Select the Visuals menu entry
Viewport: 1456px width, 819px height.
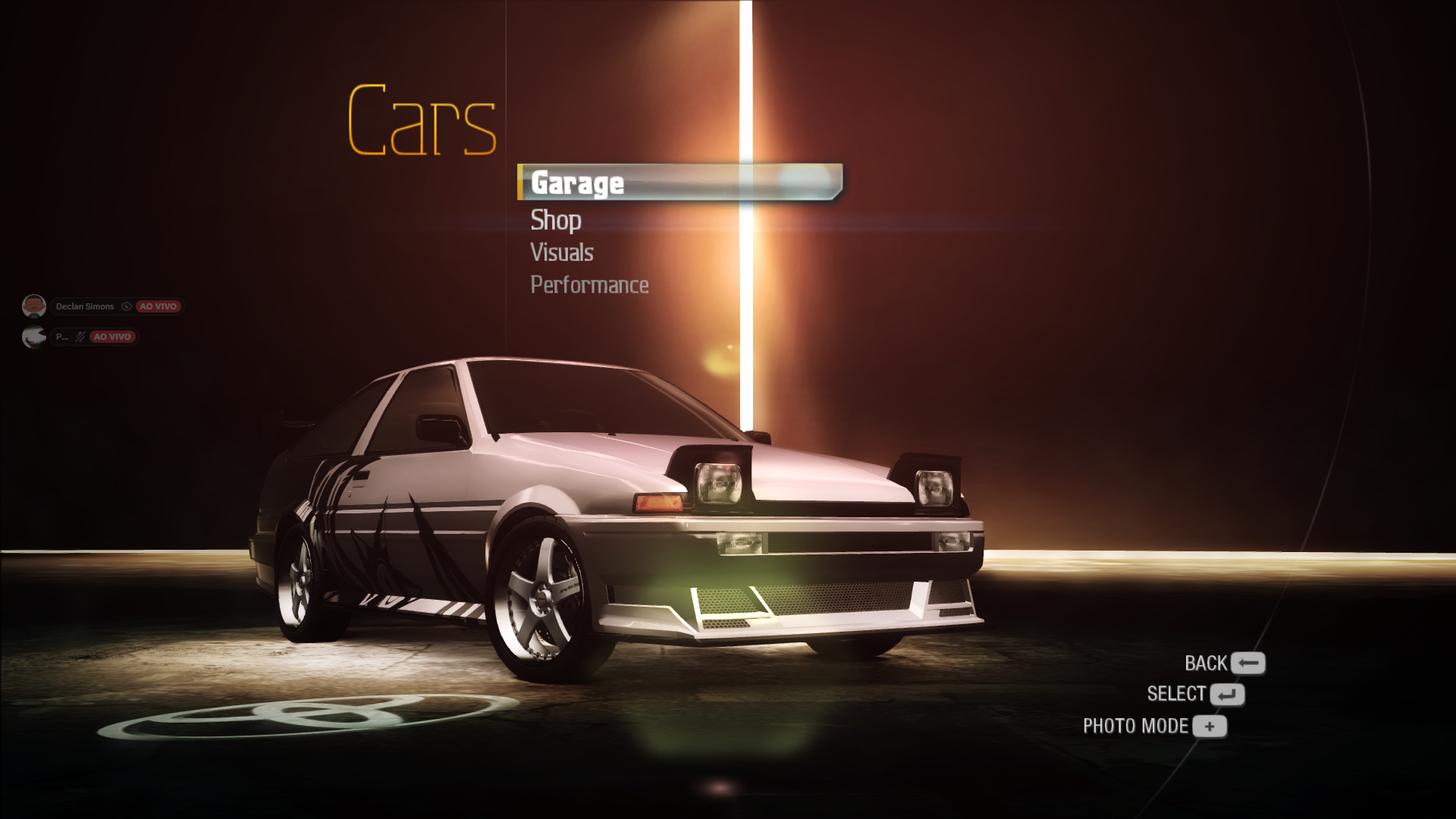tap(561, 253)
